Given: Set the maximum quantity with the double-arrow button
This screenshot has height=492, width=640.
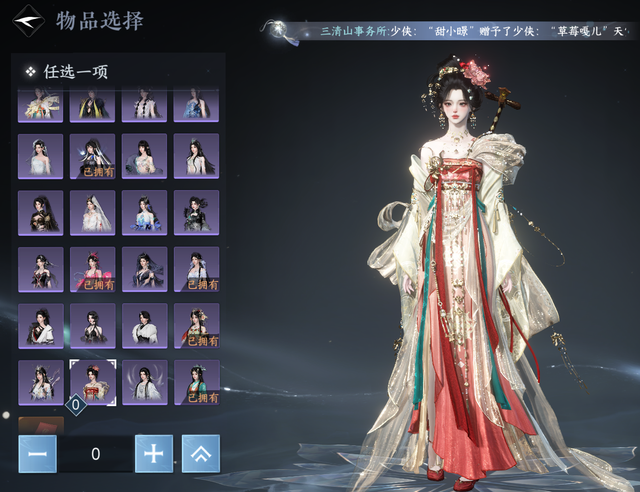Looking at the screenshot, I should (x=200, y=454).
